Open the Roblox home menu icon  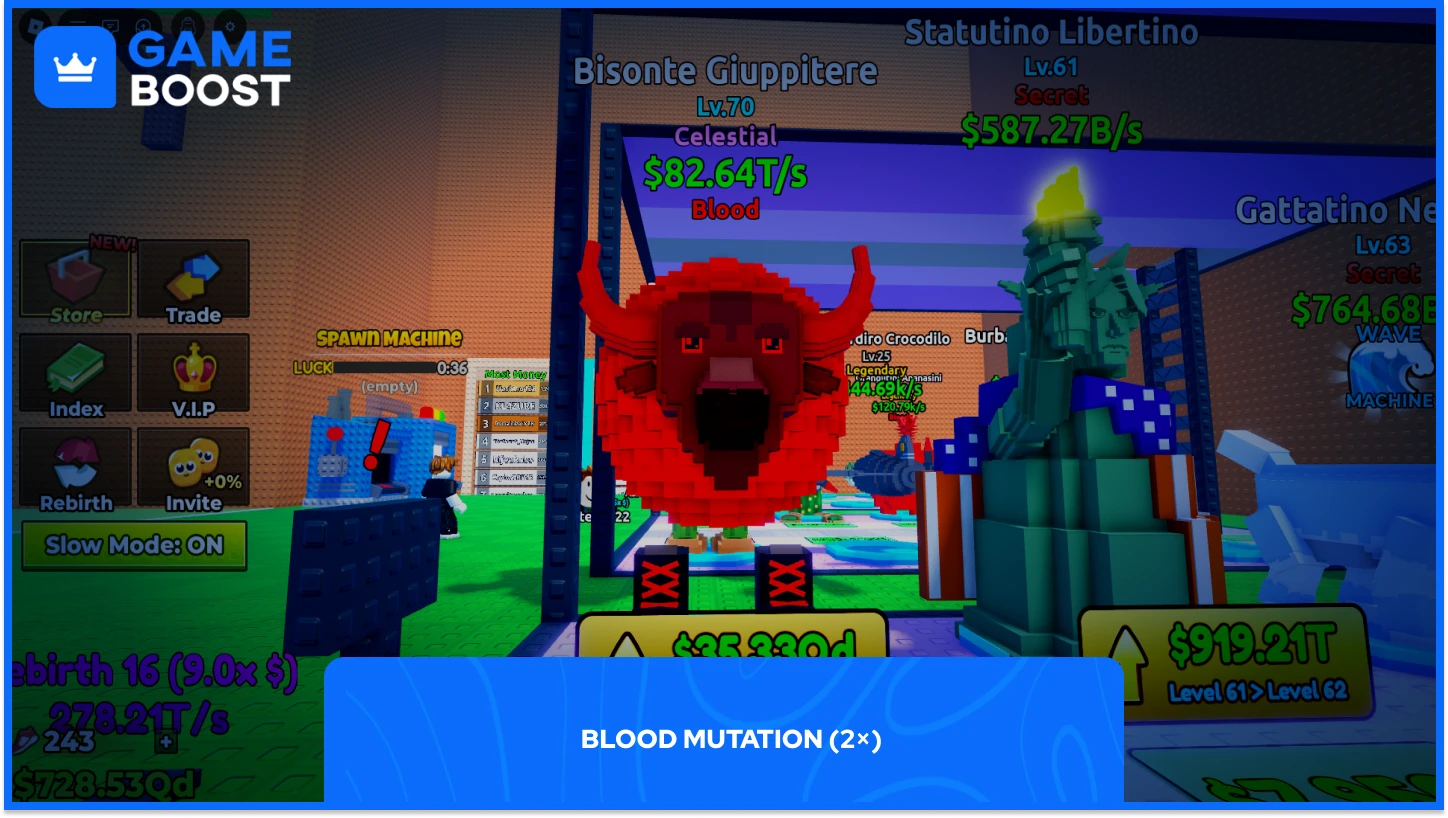tap(35, 24)
